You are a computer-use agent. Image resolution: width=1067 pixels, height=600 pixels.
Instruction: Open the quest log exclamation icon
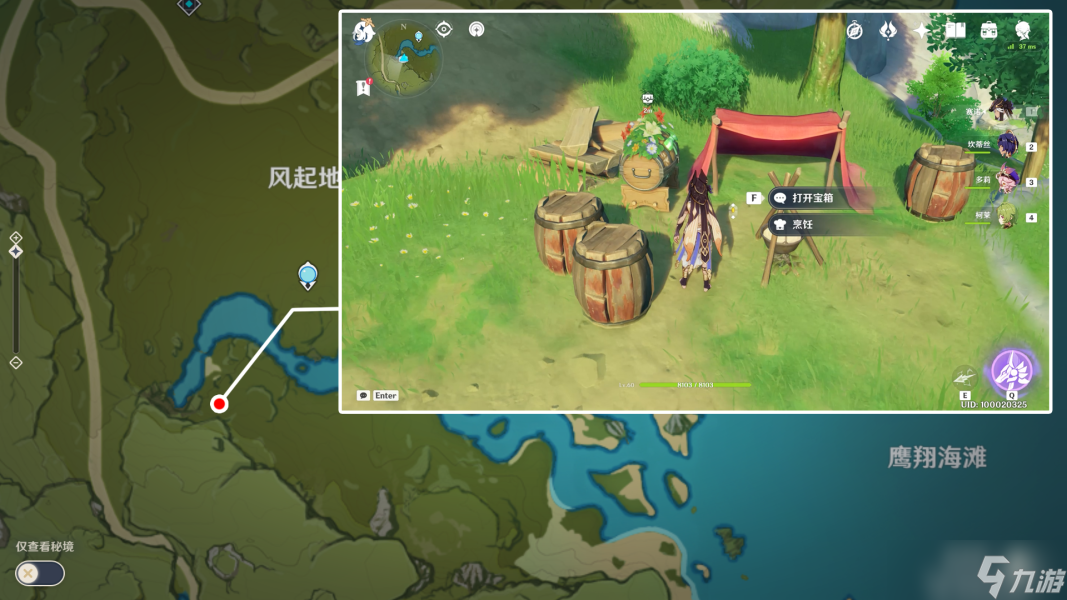[364, 88]
